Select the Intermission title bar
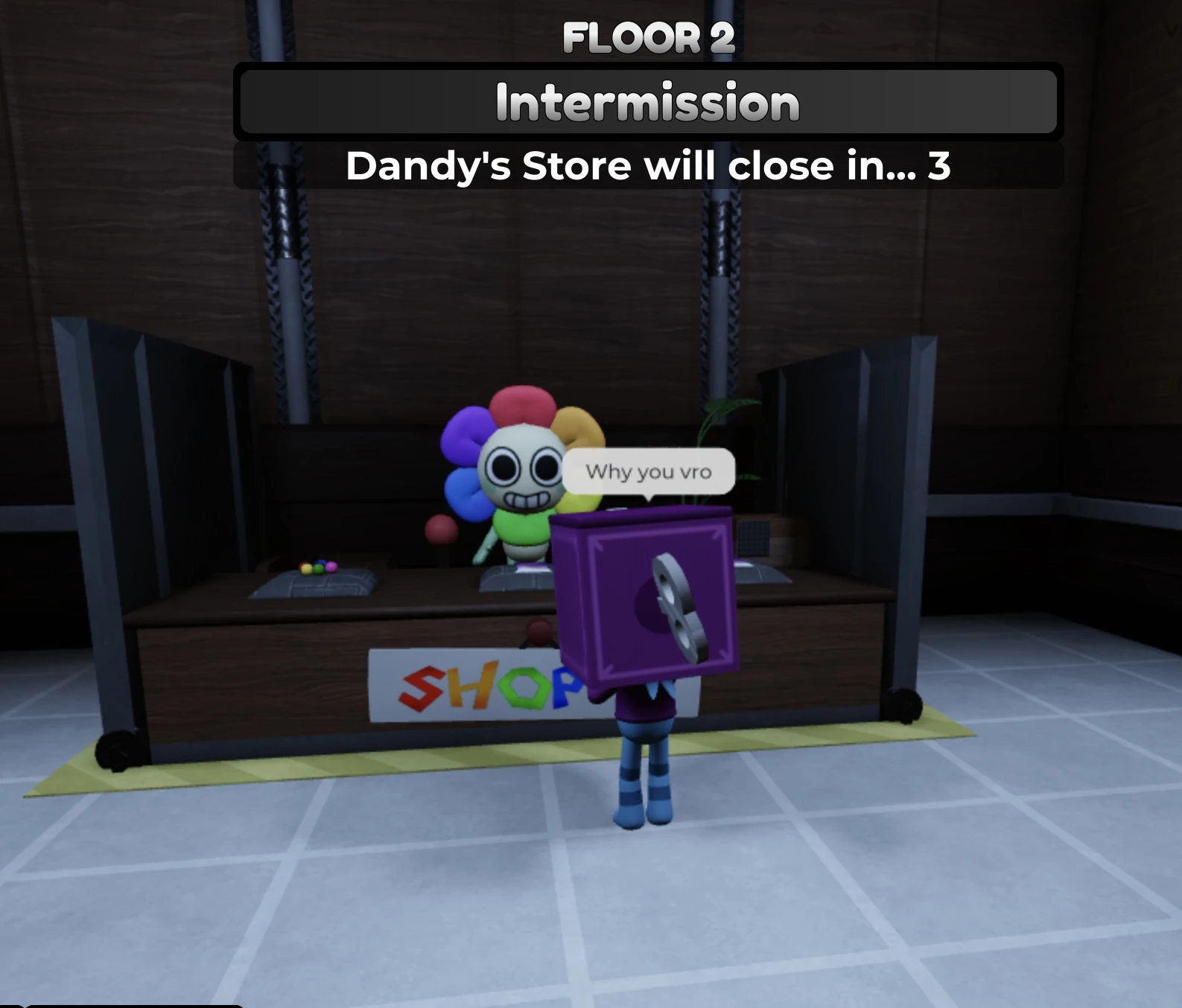 pyautogui.click(x=647, y=103)
